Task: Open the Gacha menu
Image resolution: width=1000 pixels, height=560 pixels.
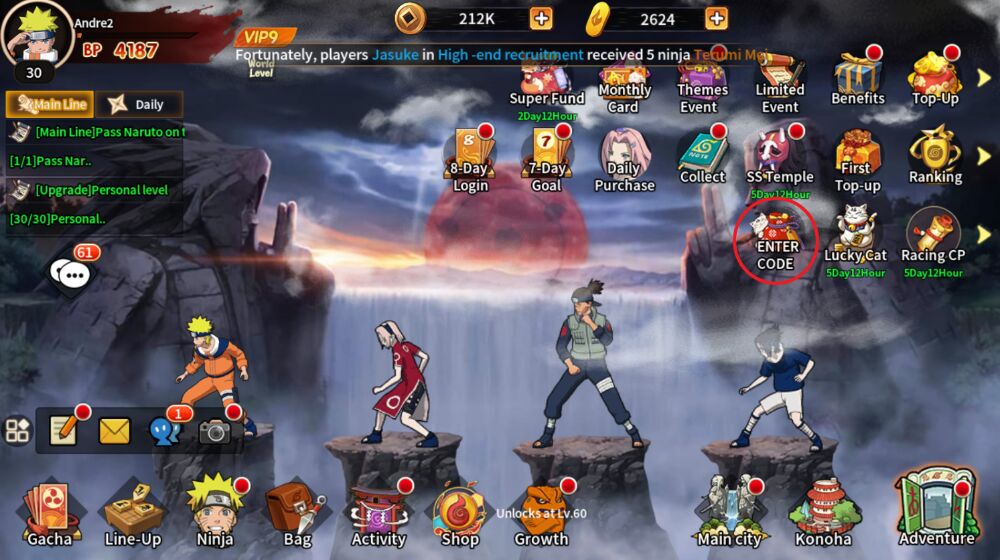Action: click(x=49, y=512)
